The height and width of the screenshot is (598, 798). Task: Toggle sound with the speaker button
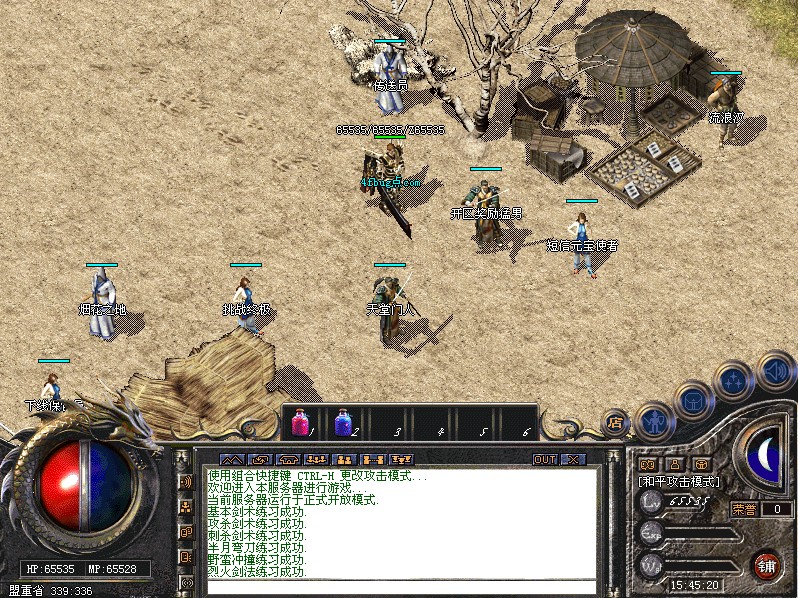[x=775, y=369]
